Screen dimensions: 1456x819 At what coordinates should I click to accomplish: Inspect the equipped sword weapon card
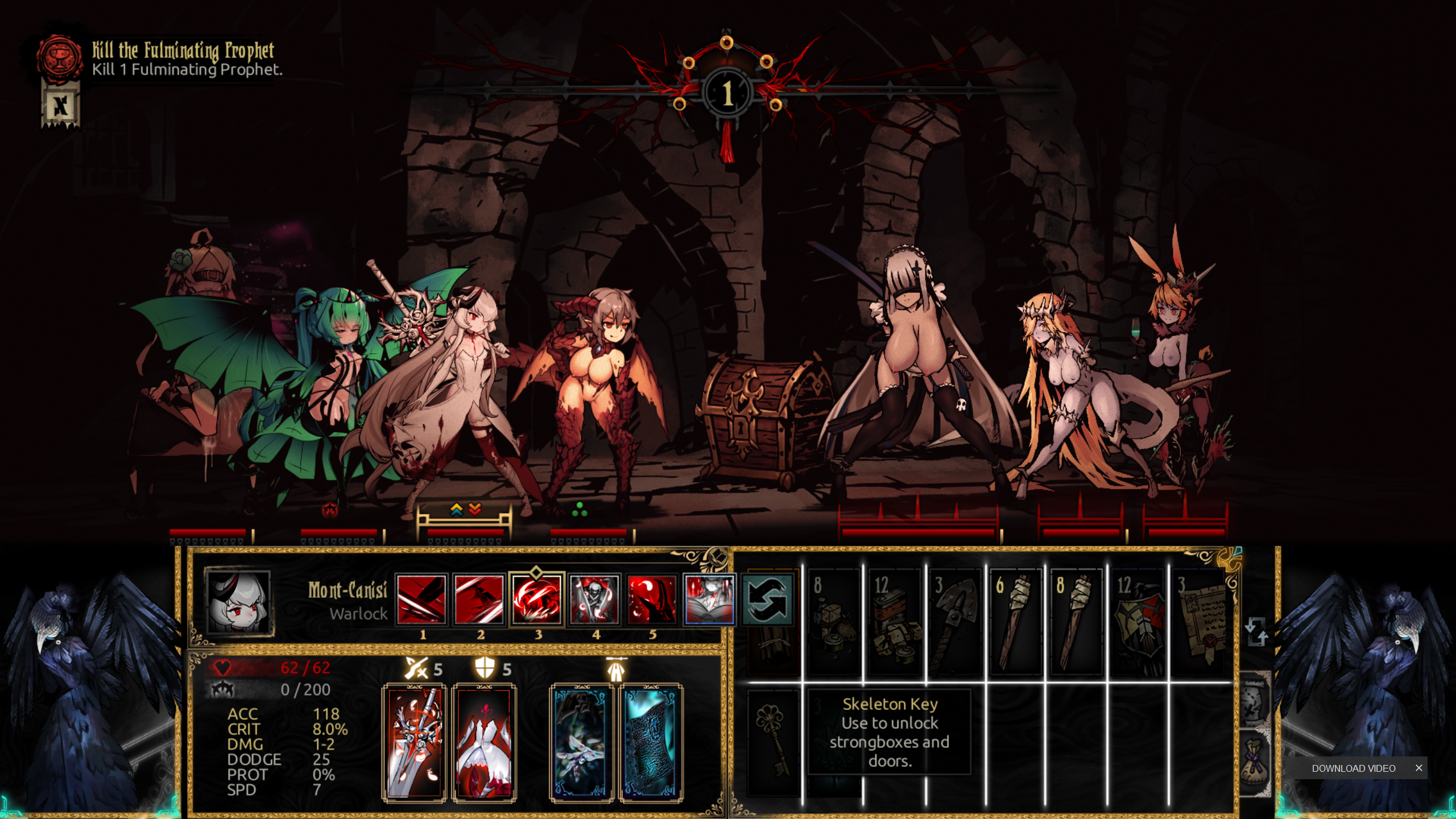[414, 742]
